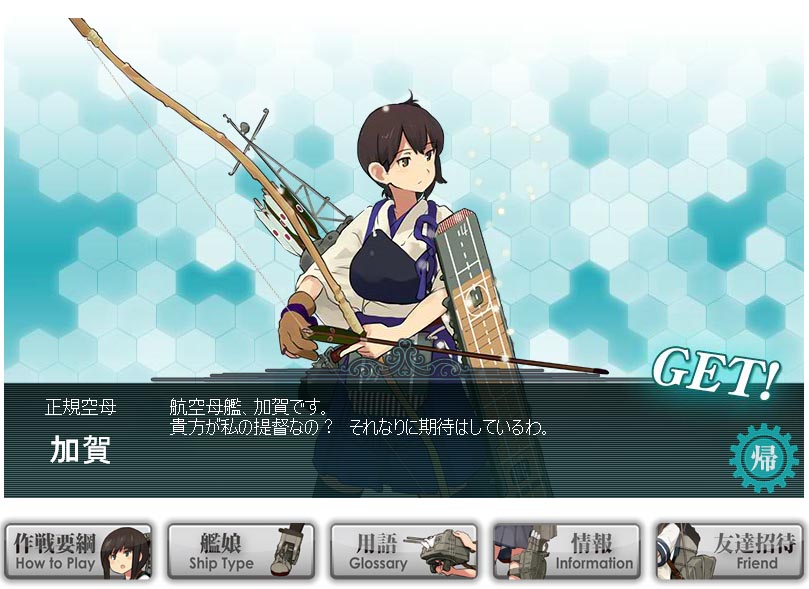Open the Friend invite page

pyautogui.click(x=730, y=551)
